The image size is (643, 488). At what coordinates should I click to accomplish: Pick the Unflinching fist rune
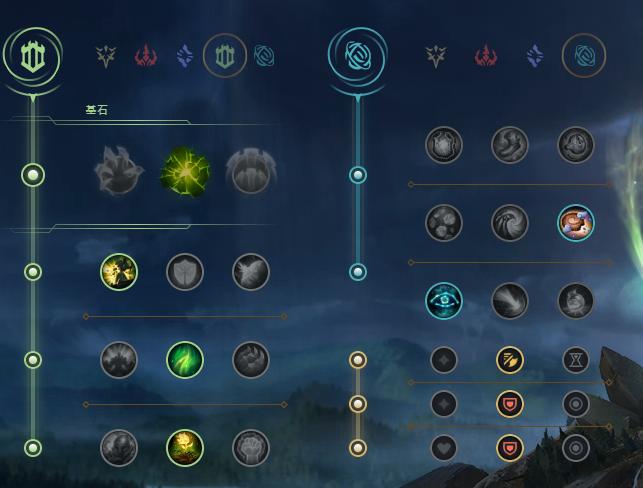pyautogui.click(x=251, y=448)
